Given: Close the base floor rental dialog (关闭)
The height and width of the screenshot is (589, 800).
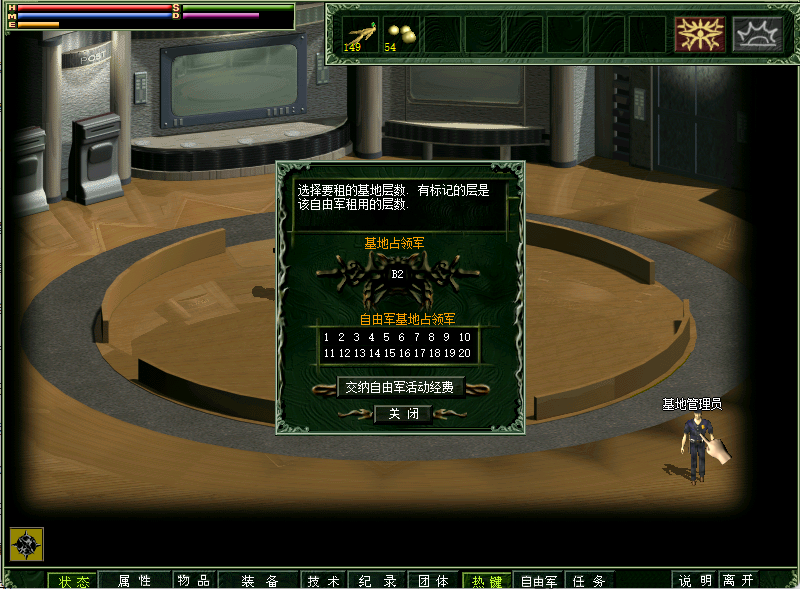Looking at the screenshot, I should tap(403, 413).
